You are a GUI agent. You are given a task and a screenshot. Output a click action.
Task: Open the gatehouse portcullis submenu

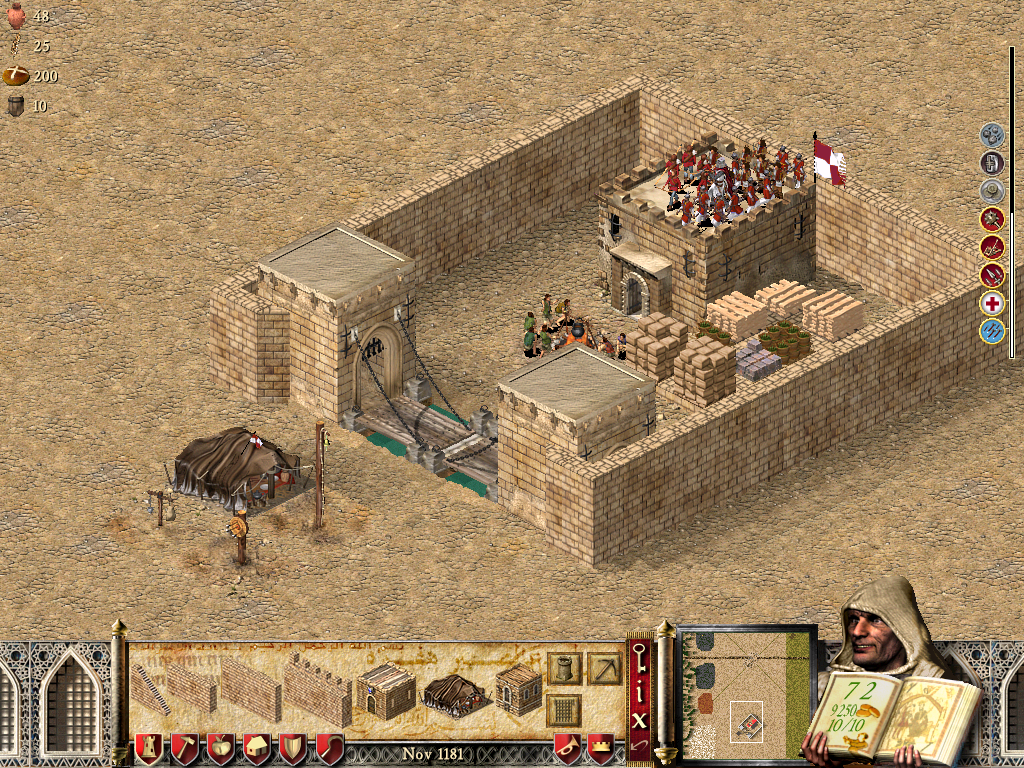[x=564, y=711]
